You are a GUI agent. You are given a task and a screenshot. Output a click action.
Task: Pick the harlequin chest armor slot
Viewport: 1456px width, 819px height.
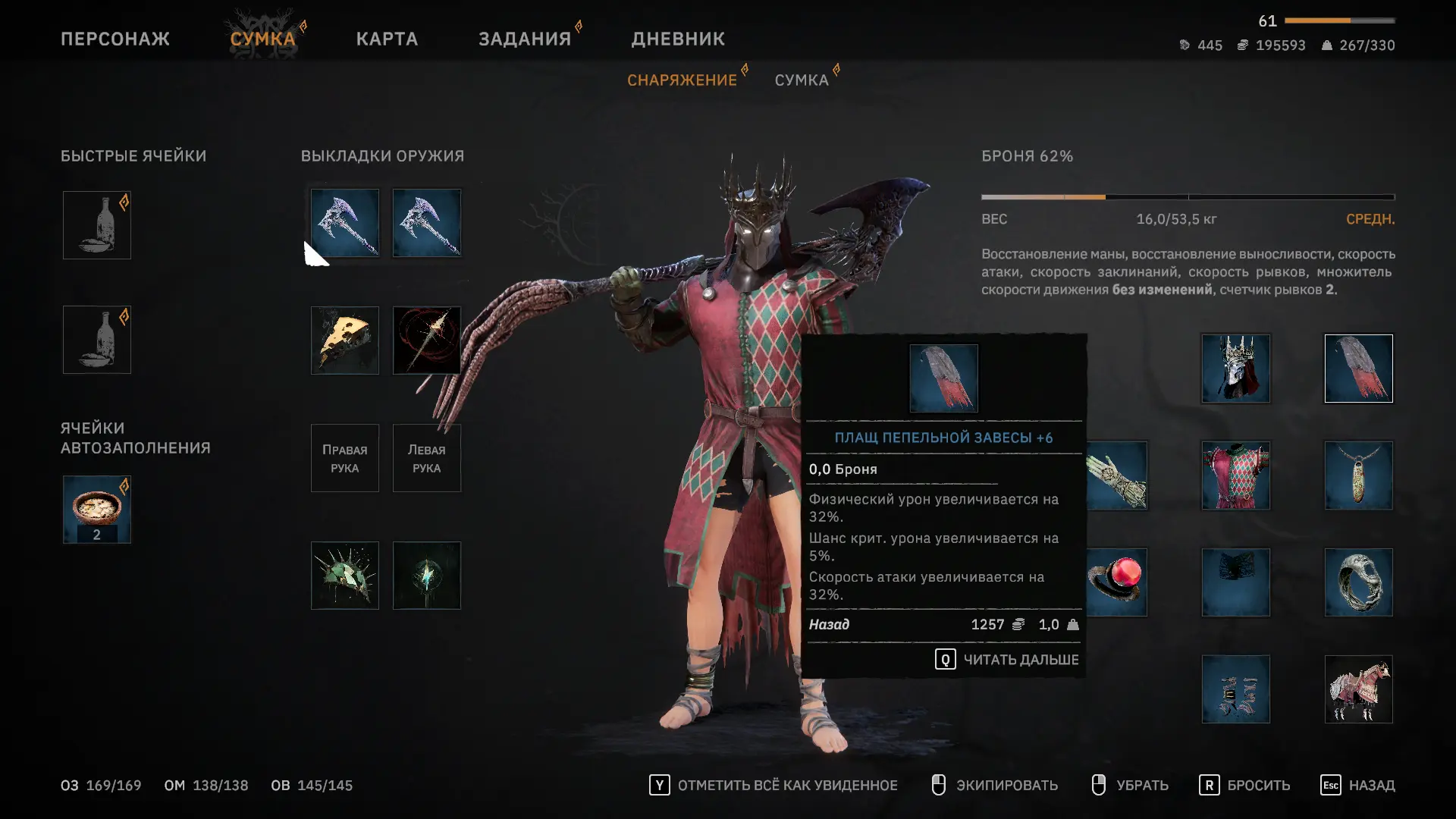pyautogui.click(x=1236, y=475)
